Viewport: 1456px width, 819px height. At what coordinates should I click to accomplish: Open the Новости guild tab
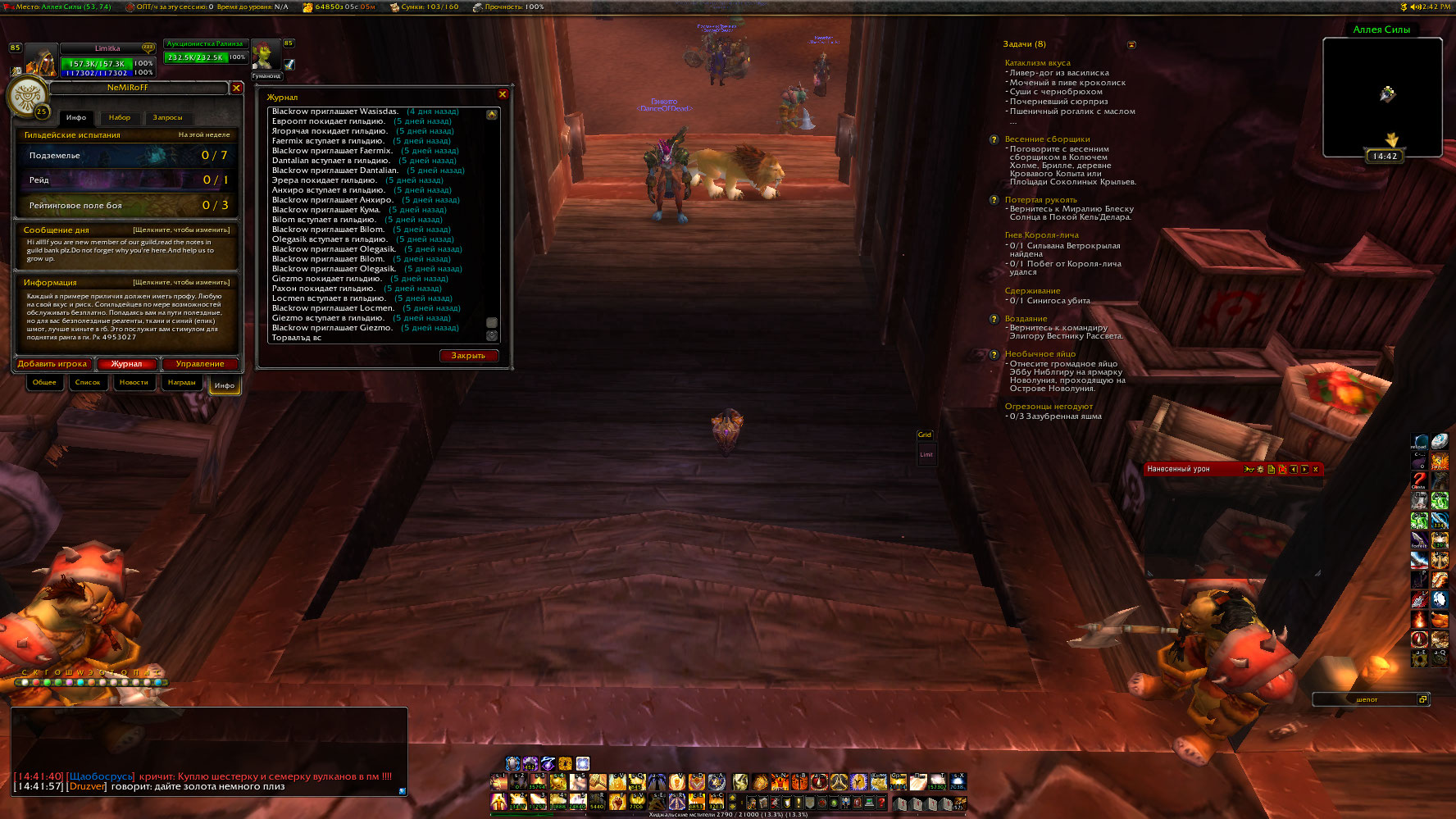coord(134,383)
